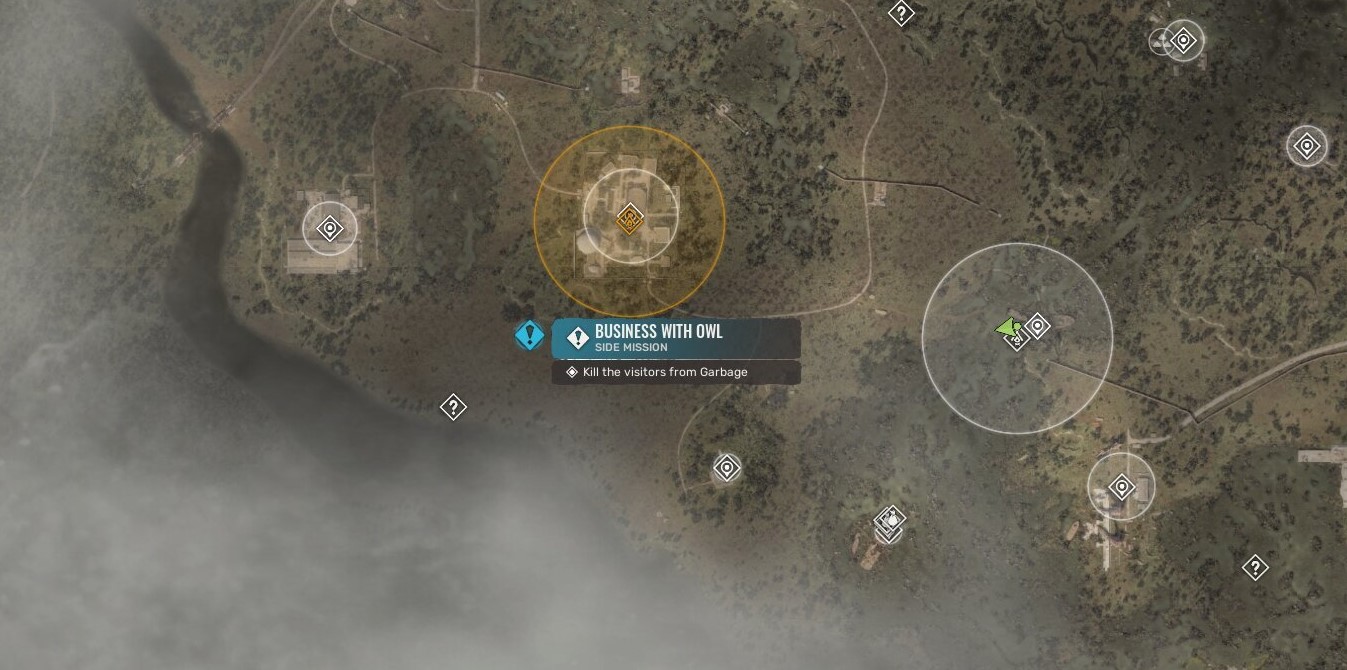Select the radiation hazard marker circle
1347x670 pixels.
coord(1162,41)
